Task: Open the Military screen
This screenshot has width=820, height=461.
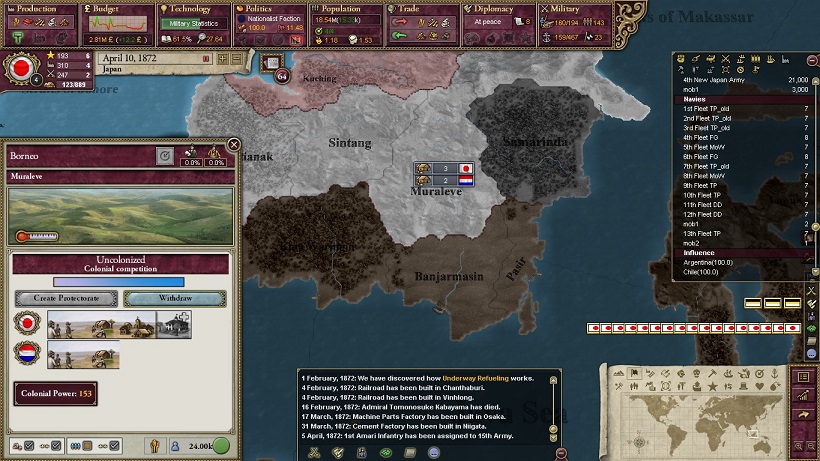Action: pos(573,8)
